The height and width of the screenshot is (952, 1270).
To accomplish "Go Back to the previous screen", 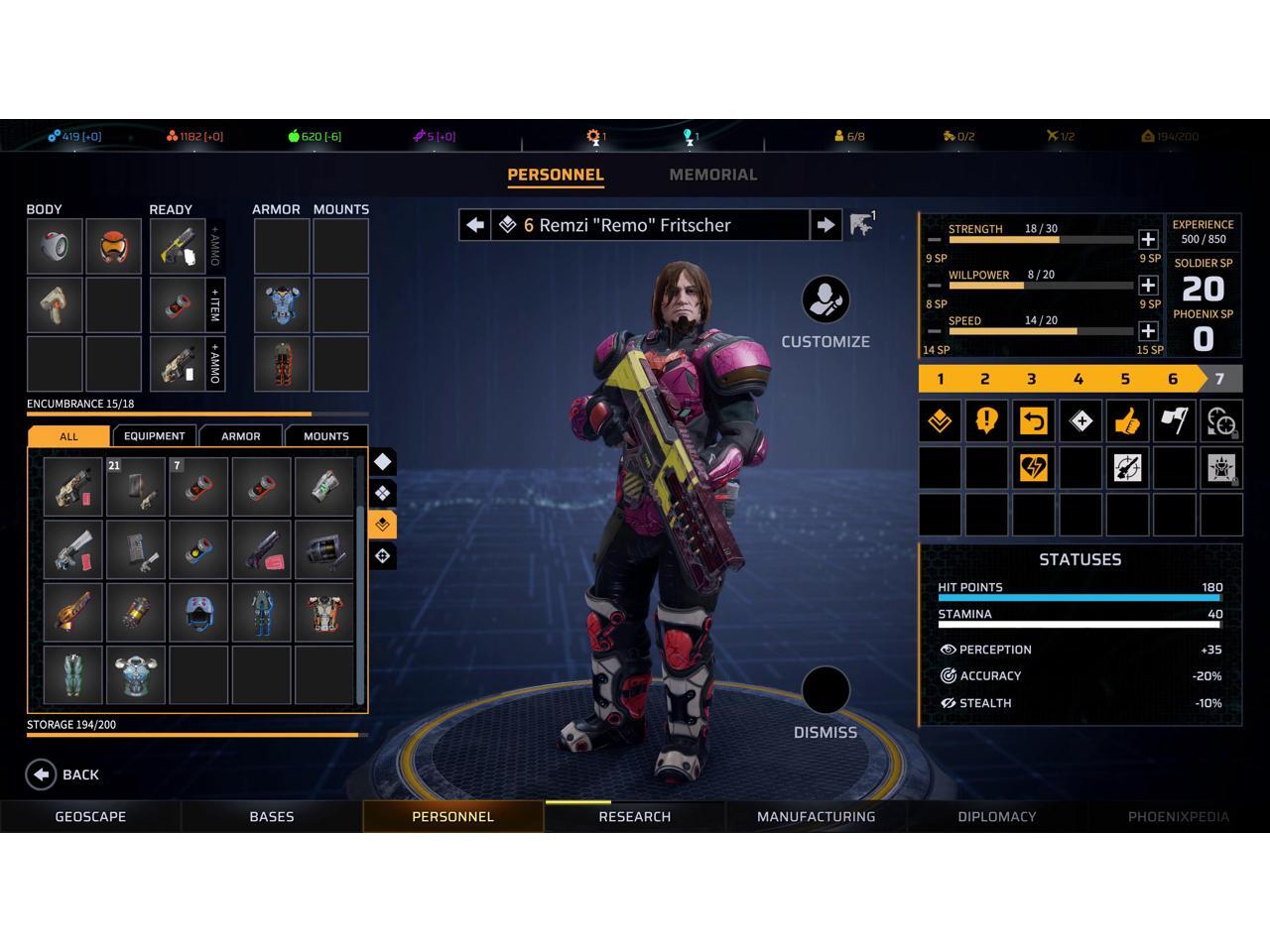I will (x=63, y=774).
